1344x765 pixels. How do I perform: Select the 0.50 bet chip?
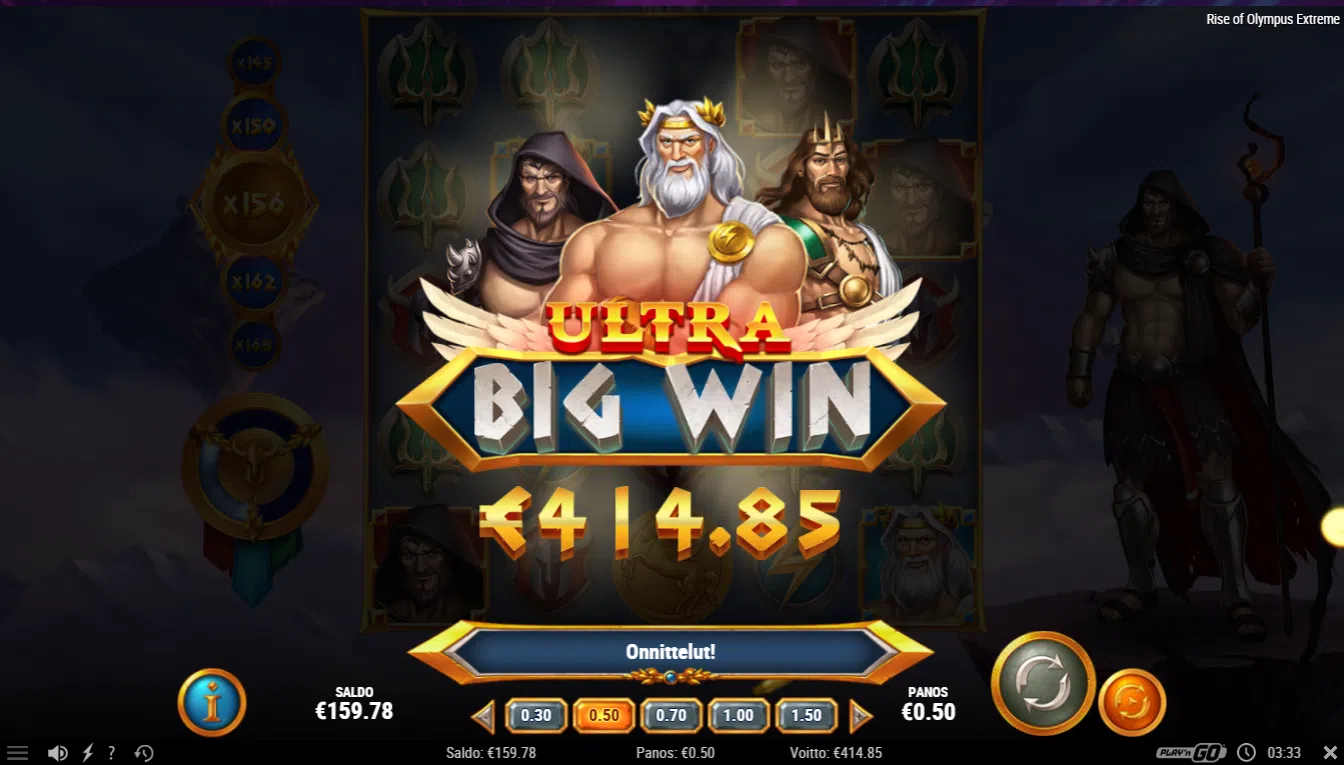pos(604,715)
